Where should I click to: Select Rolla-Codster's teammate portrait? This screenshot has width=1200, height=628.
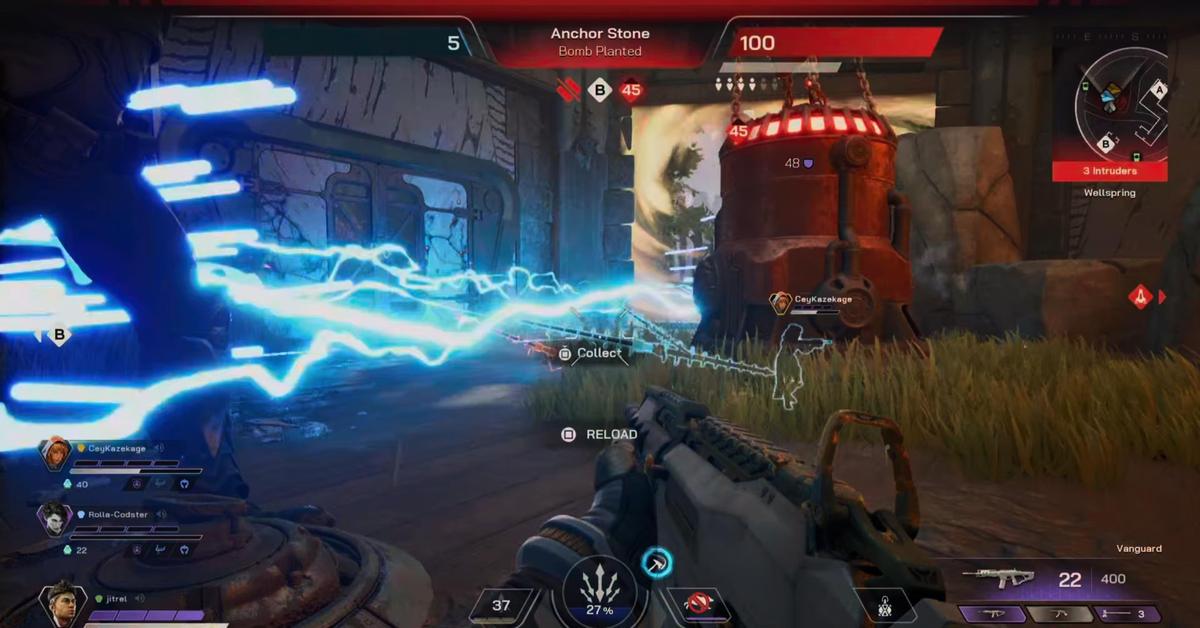pos(55,519)
